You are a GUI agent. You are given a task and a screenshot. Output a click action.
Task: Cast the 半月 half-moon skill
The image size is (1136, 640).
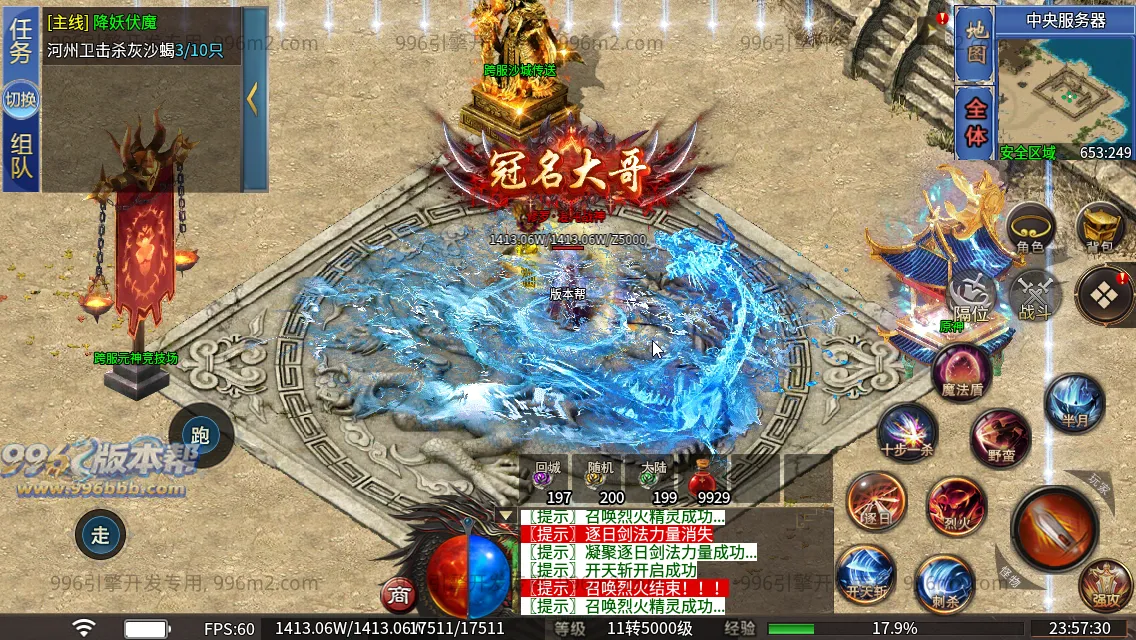pyautogui.click(x=1075, y=402)
